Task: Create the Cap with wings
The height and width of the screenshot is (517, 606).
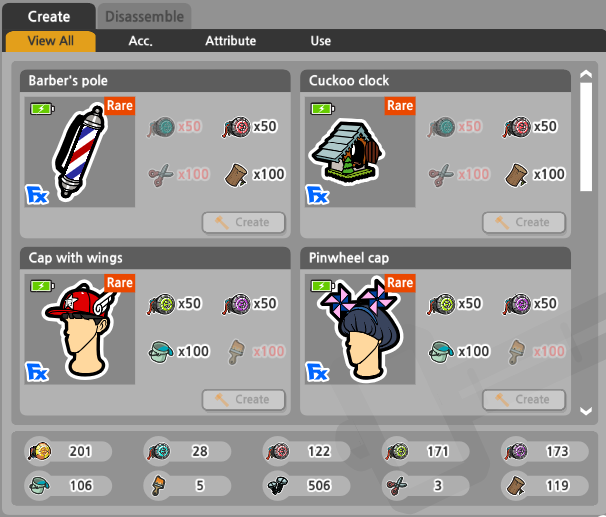Action: [x=242, y=399]
